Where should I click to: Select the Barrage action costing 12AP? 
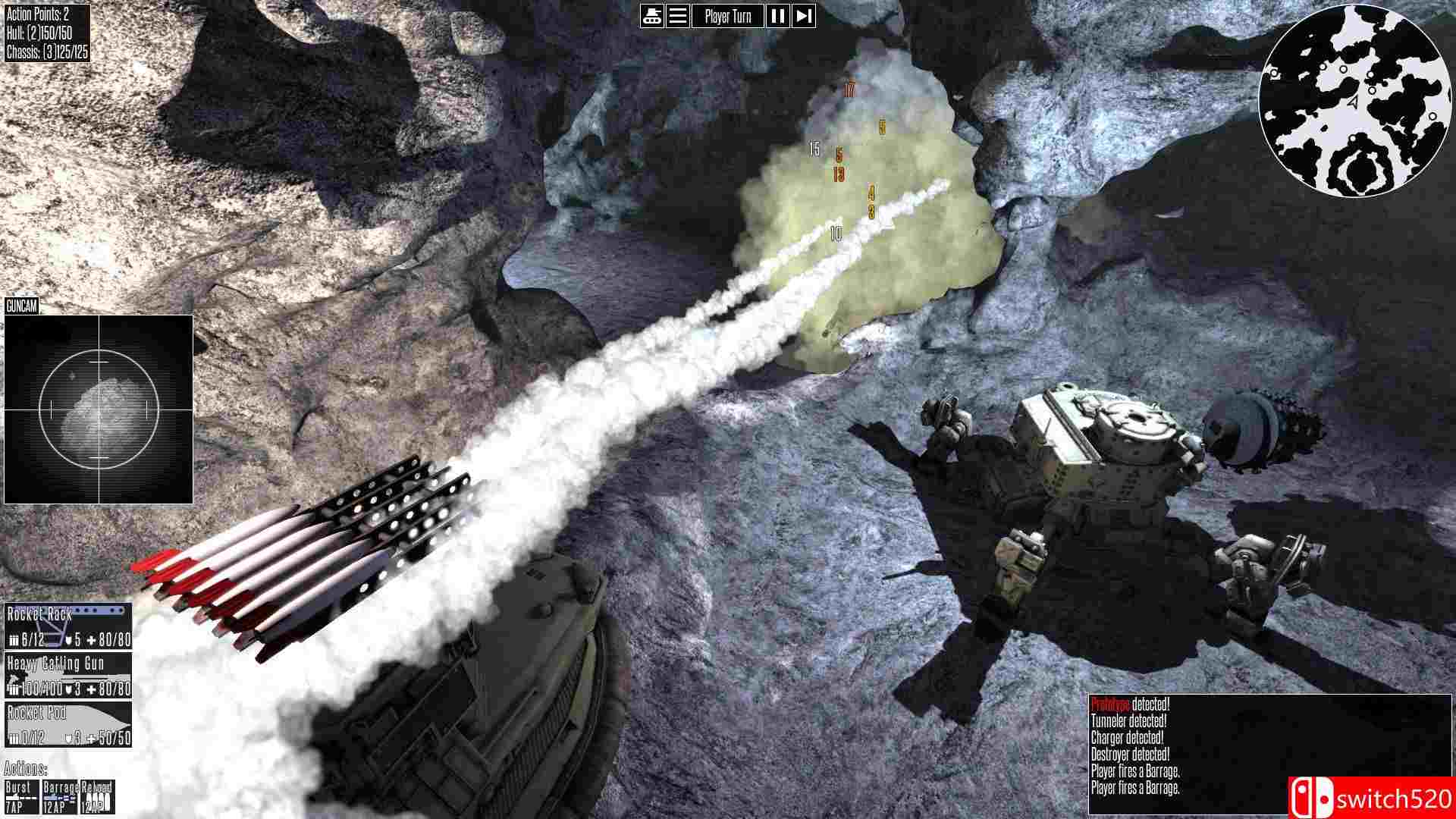(61, 798)
